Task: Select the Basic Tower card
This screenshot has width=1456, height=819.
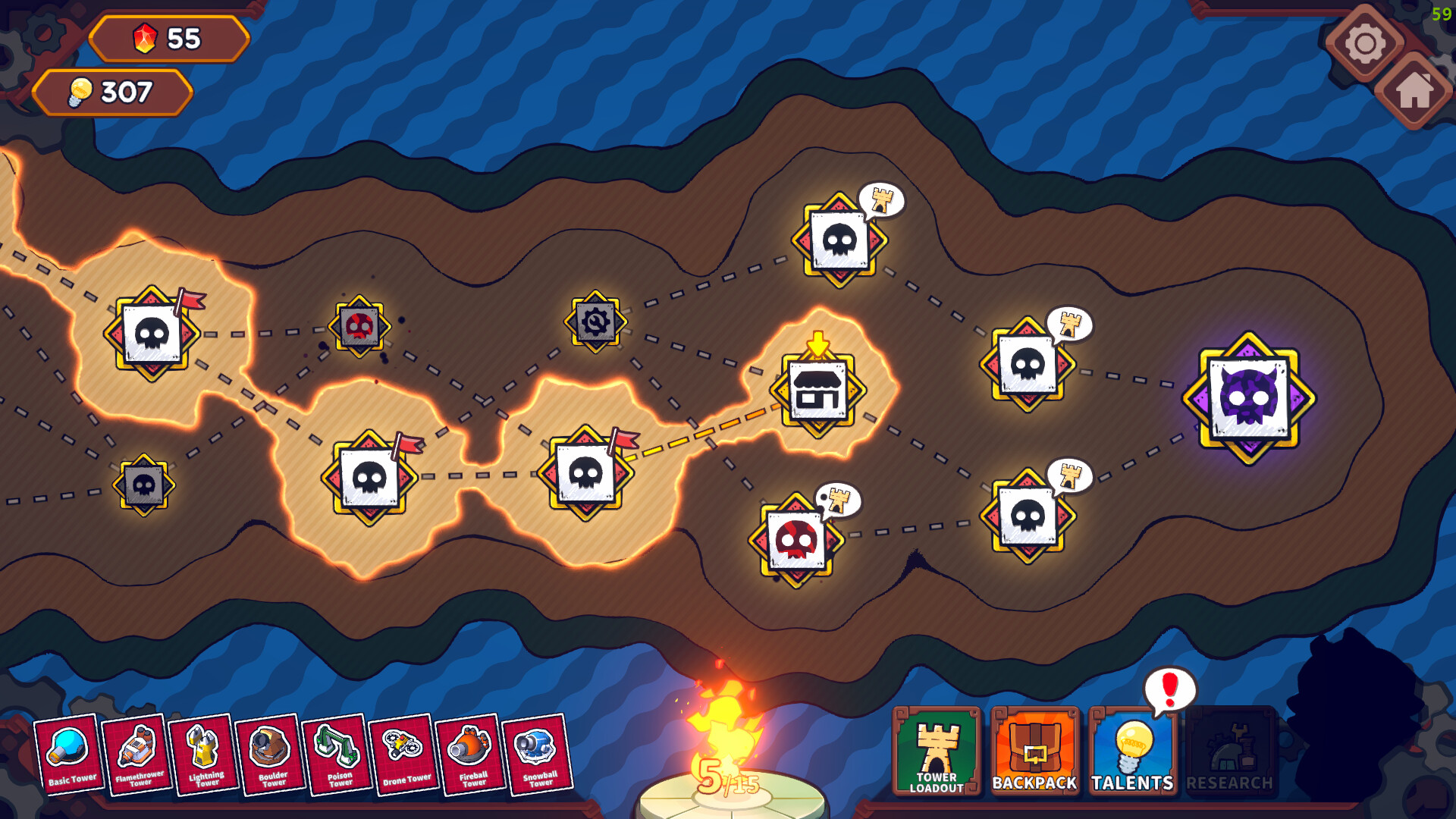Action: click(71, 757)
